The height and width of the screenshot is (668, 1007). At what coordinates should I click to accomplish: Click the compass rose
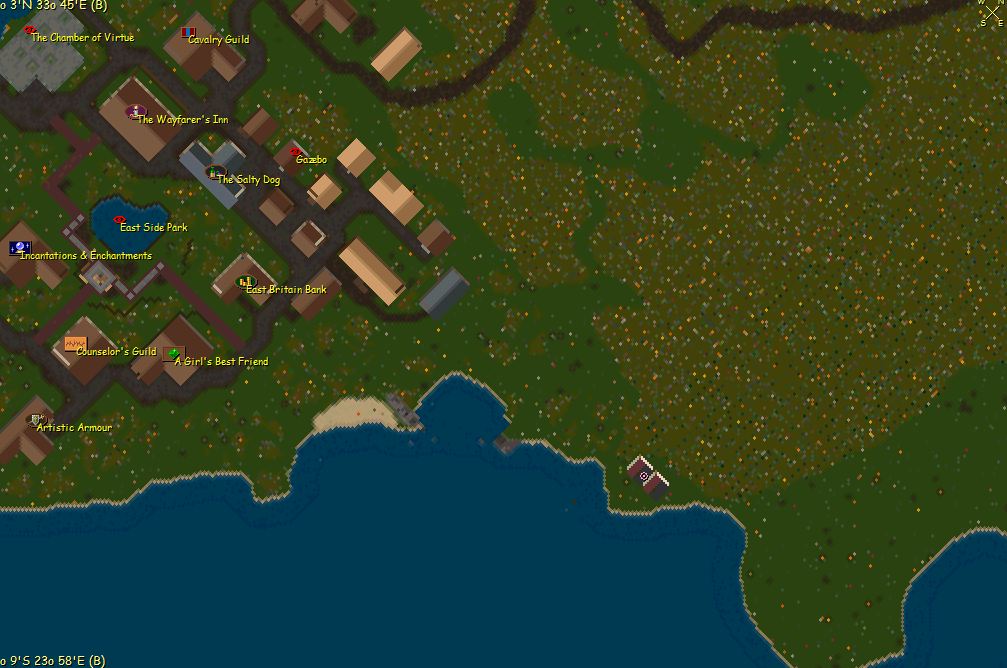click(990, 14)
